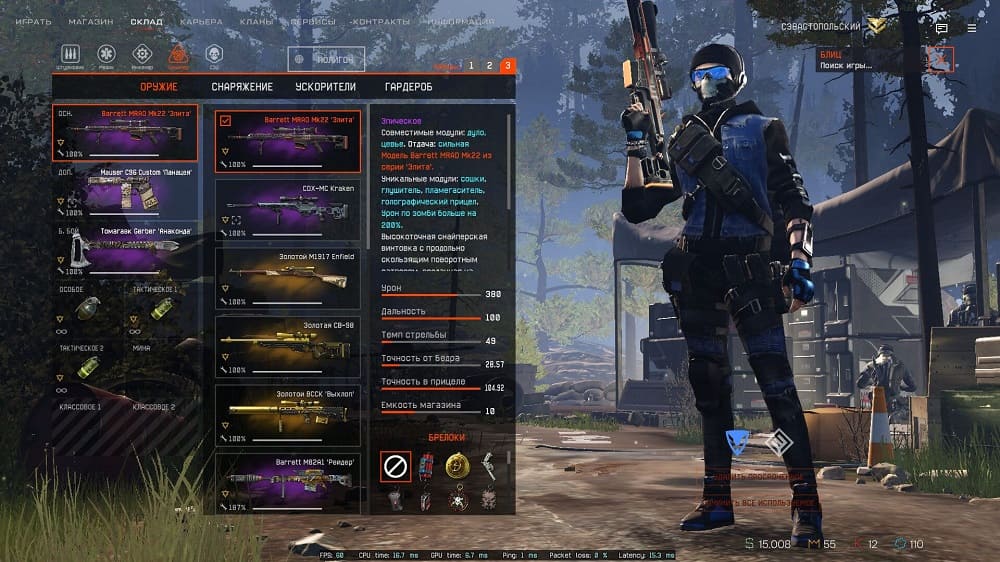This screenshot has width=1000, height=562.
Task: Switch to the Ускорители tab
Action: [x=325, y=87]
